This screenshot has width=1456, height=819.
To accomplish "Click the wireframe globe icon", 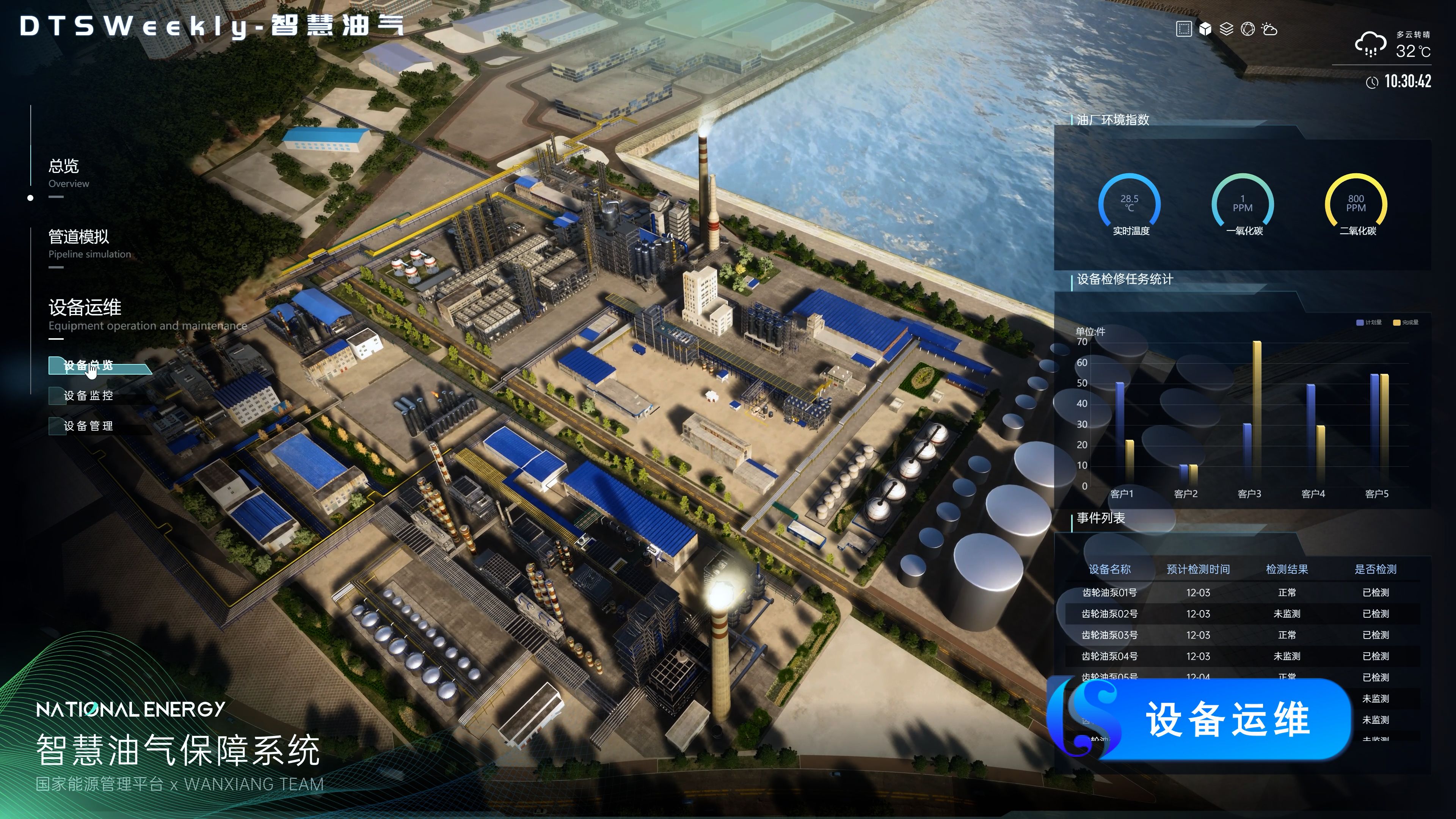I will 1247,30.
